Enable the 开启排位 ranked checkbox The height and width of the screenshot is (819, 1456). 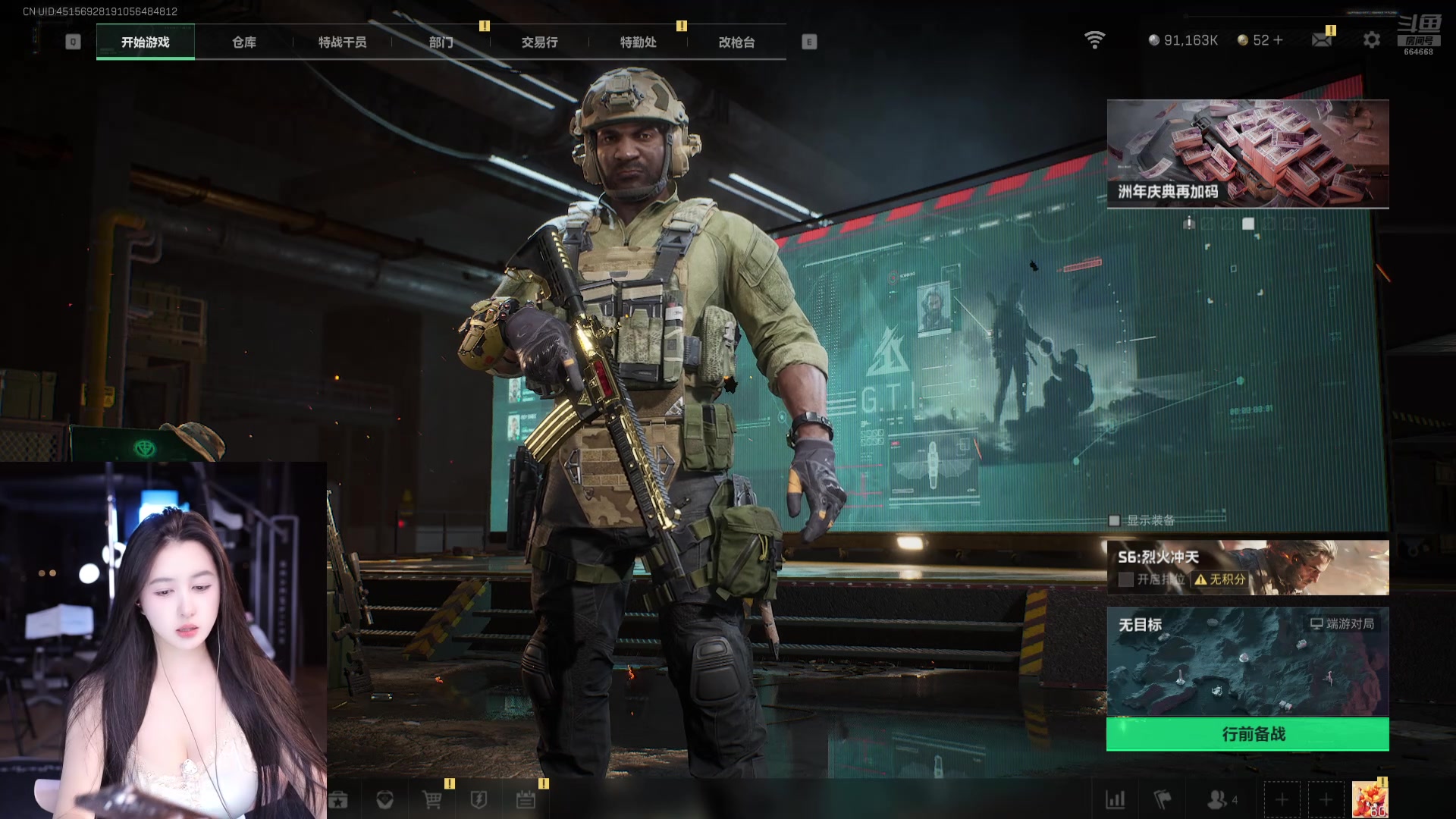[1126, 579]
